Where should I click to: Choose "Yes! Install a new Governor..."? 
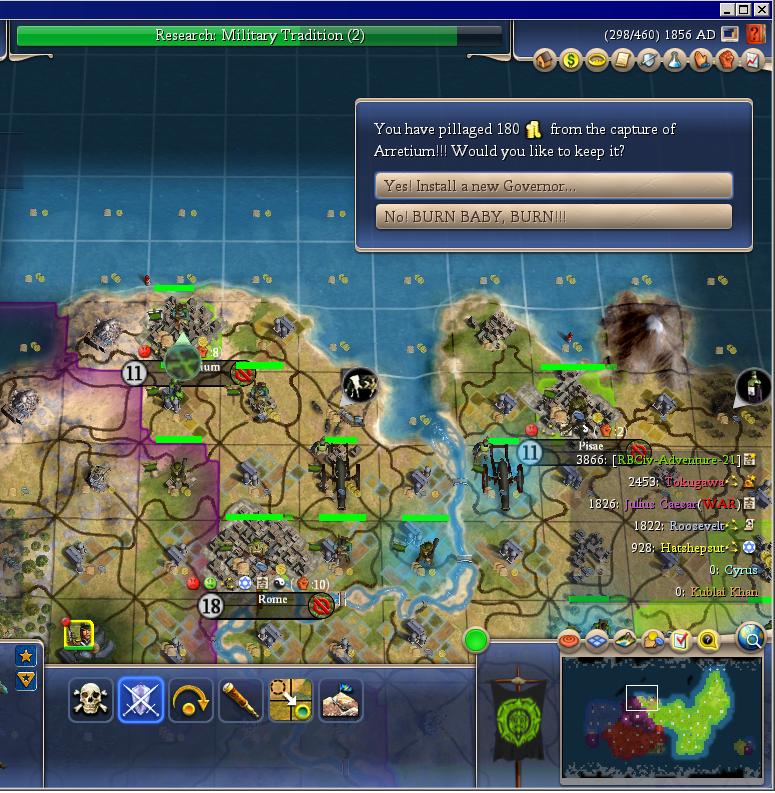click(553, 186)
